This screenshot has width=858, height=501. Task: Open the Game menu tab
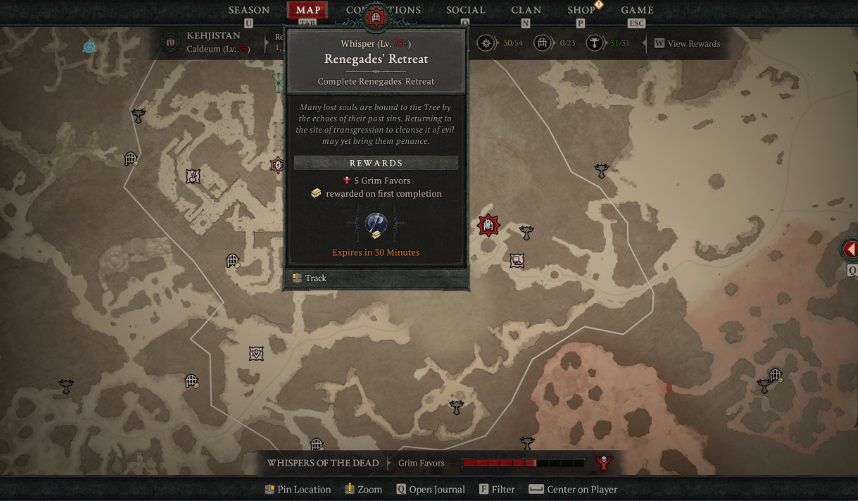pos(636,10)
